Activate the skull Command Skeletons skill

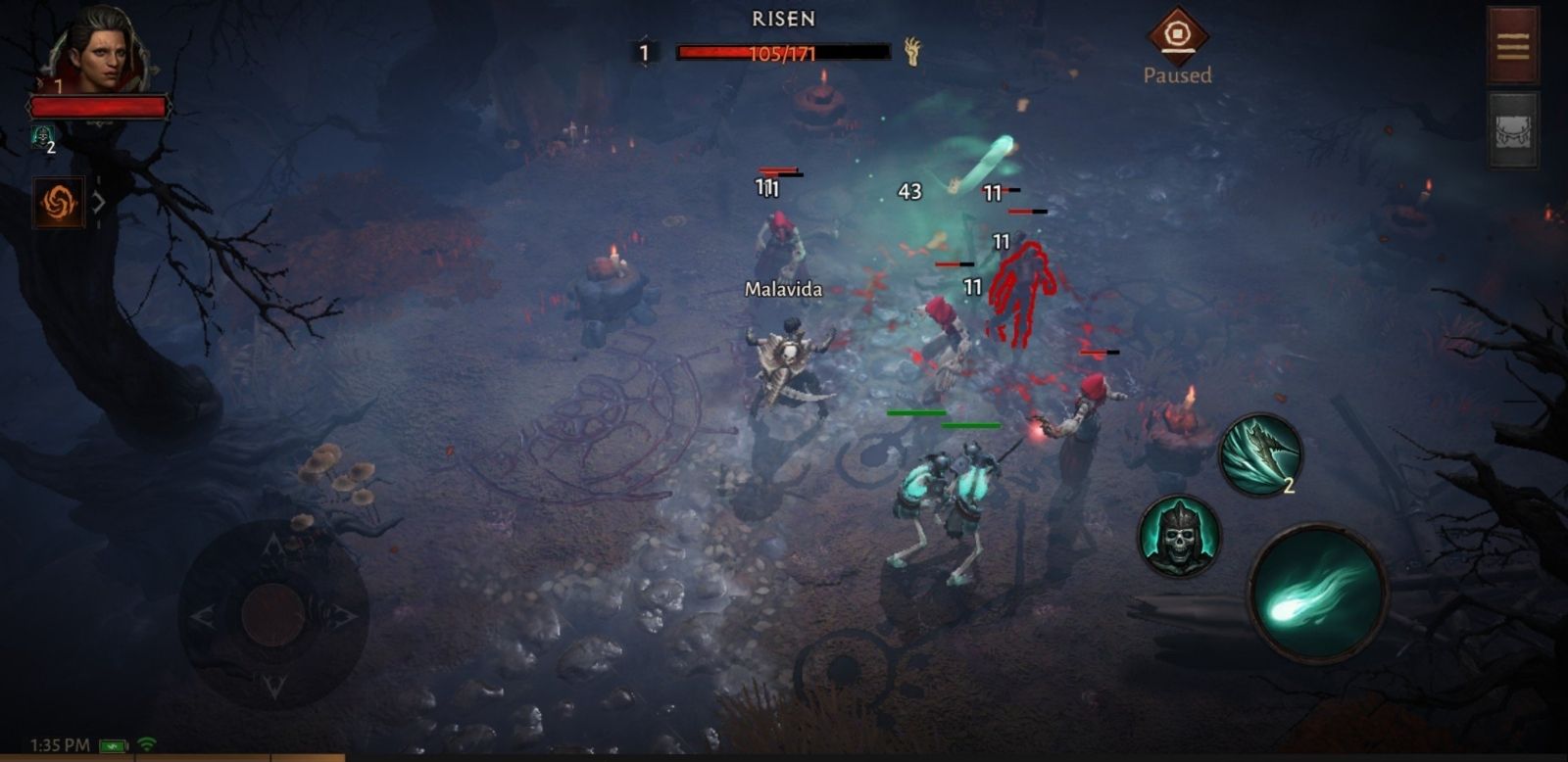[1179, 537]
